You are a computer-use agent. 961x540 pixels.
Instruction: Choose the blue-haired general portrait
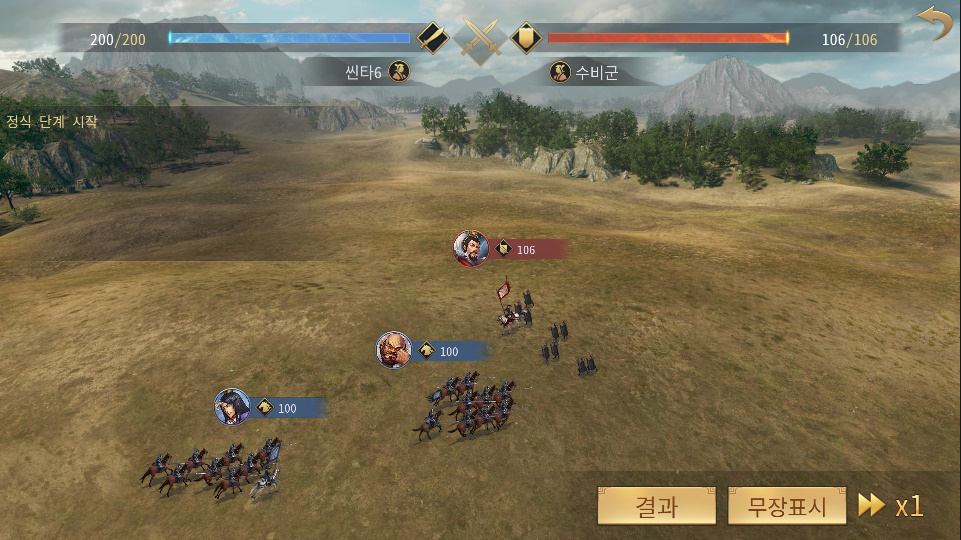coord(232,407)
